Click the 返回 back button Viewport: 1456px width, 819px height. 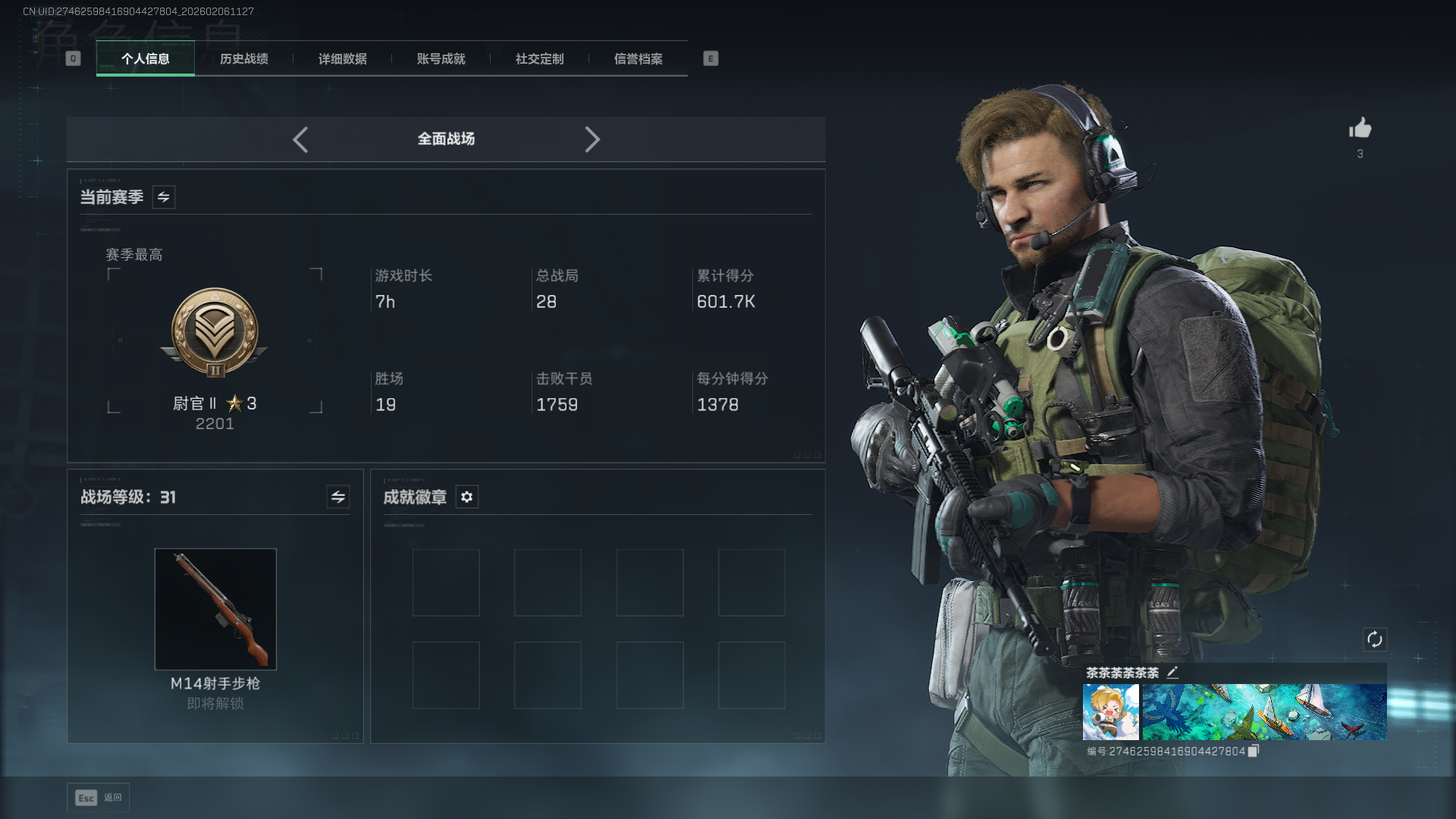coord(99,798)
